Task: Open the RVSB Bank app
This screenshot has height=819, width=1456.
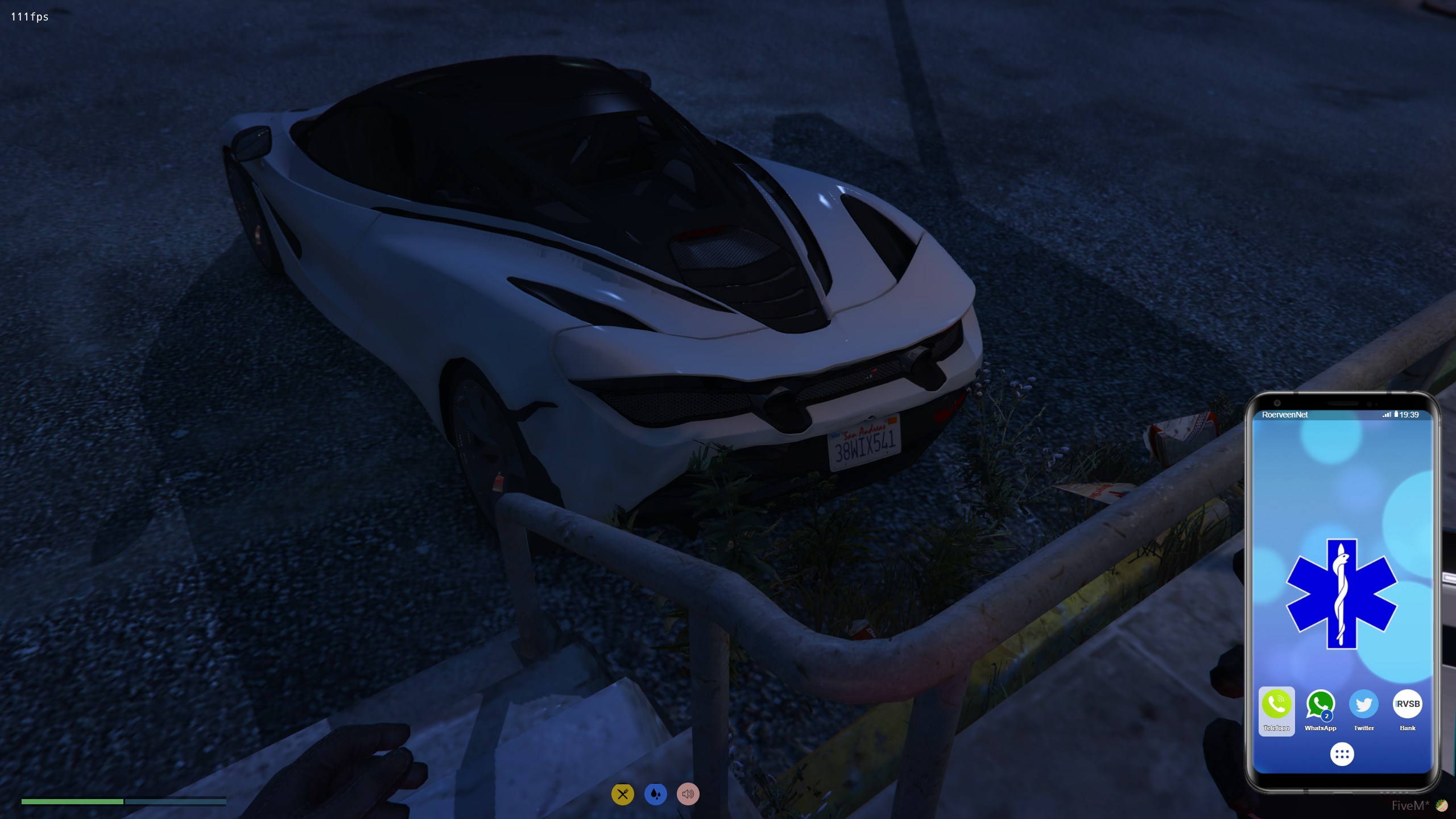Action: tap(1407, 705)
